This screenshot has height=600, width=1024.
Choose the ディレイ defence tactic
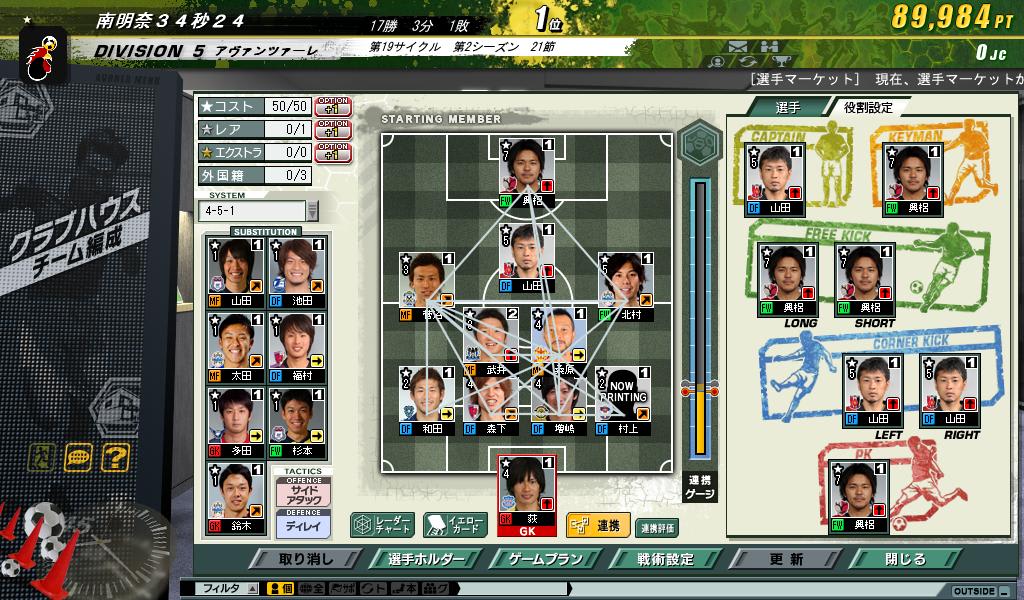(x=303, y=525)
